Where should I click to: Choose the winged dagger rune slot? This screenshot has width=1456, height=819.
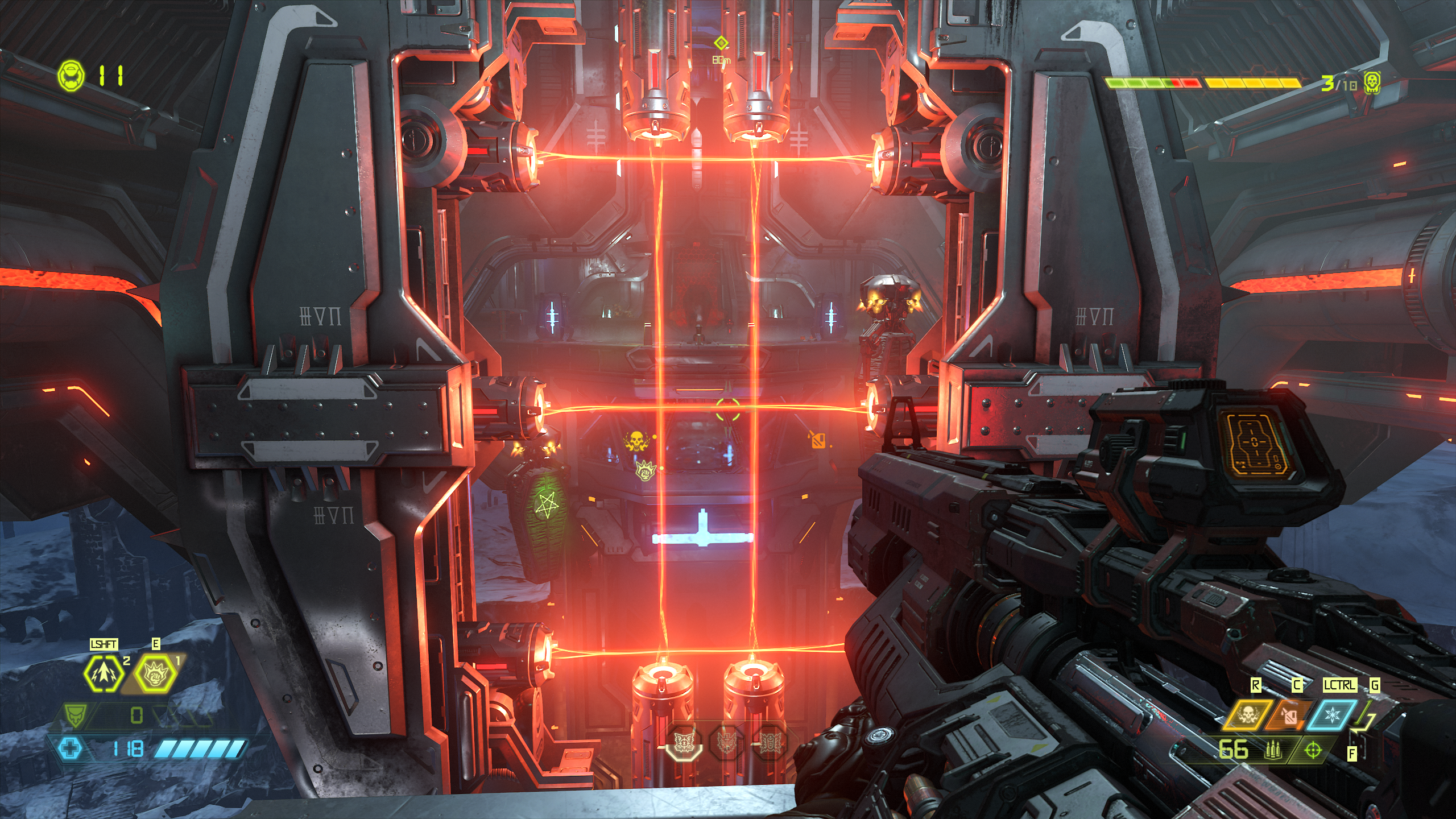tap(726, 742)
